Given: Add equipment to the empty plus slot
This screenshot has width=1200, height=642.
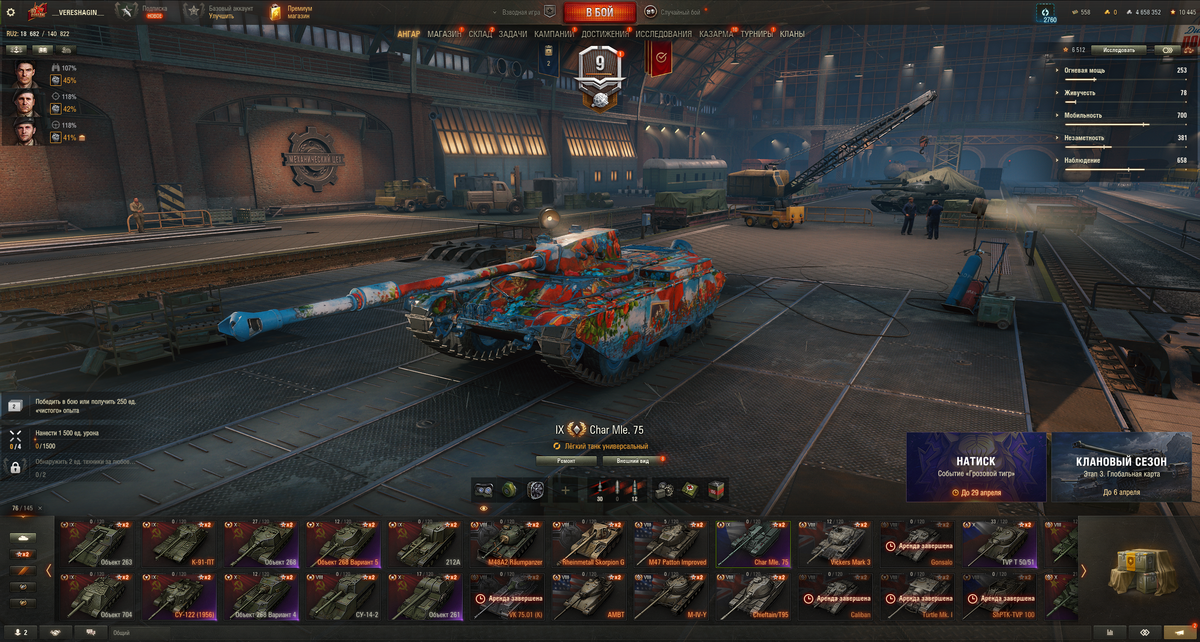Looking at the screenshot, I should click(566, 490).
